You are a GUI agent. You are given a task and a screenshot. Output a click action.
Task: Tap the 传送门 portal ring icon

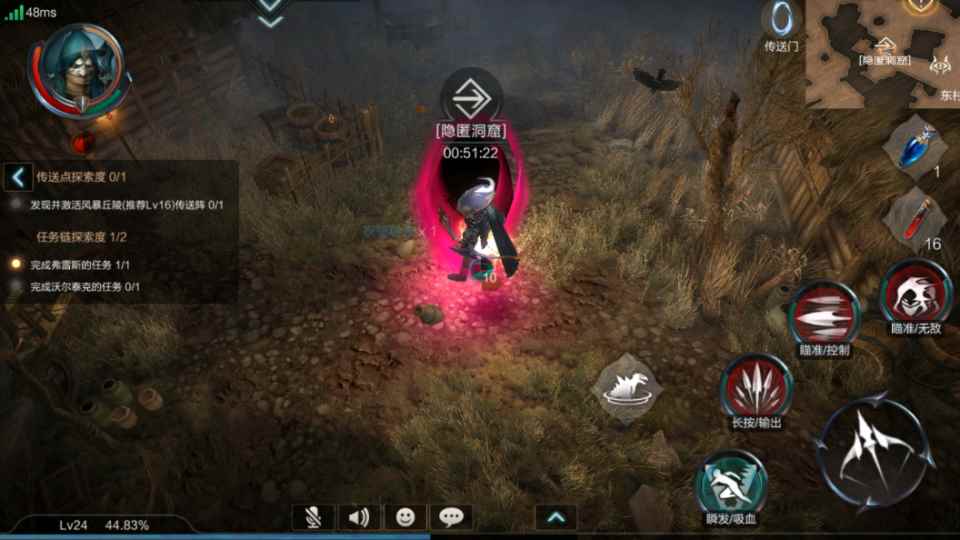pos(781,20)
